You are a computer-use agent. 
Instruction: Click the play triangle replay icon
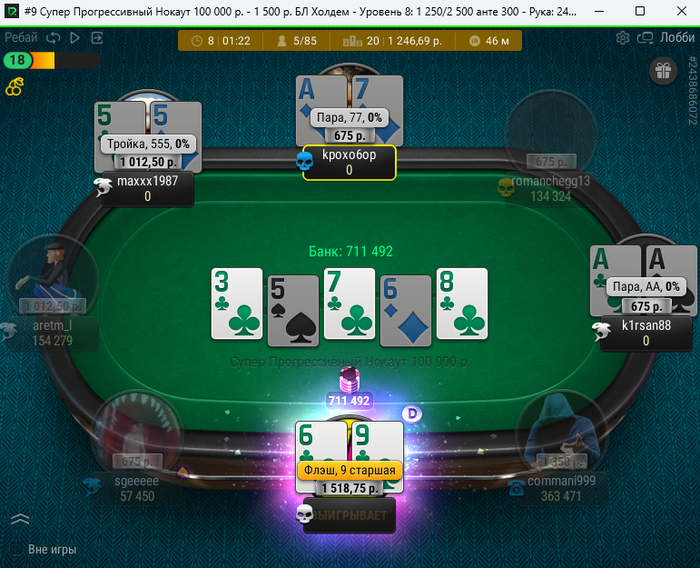coord(75,38)
